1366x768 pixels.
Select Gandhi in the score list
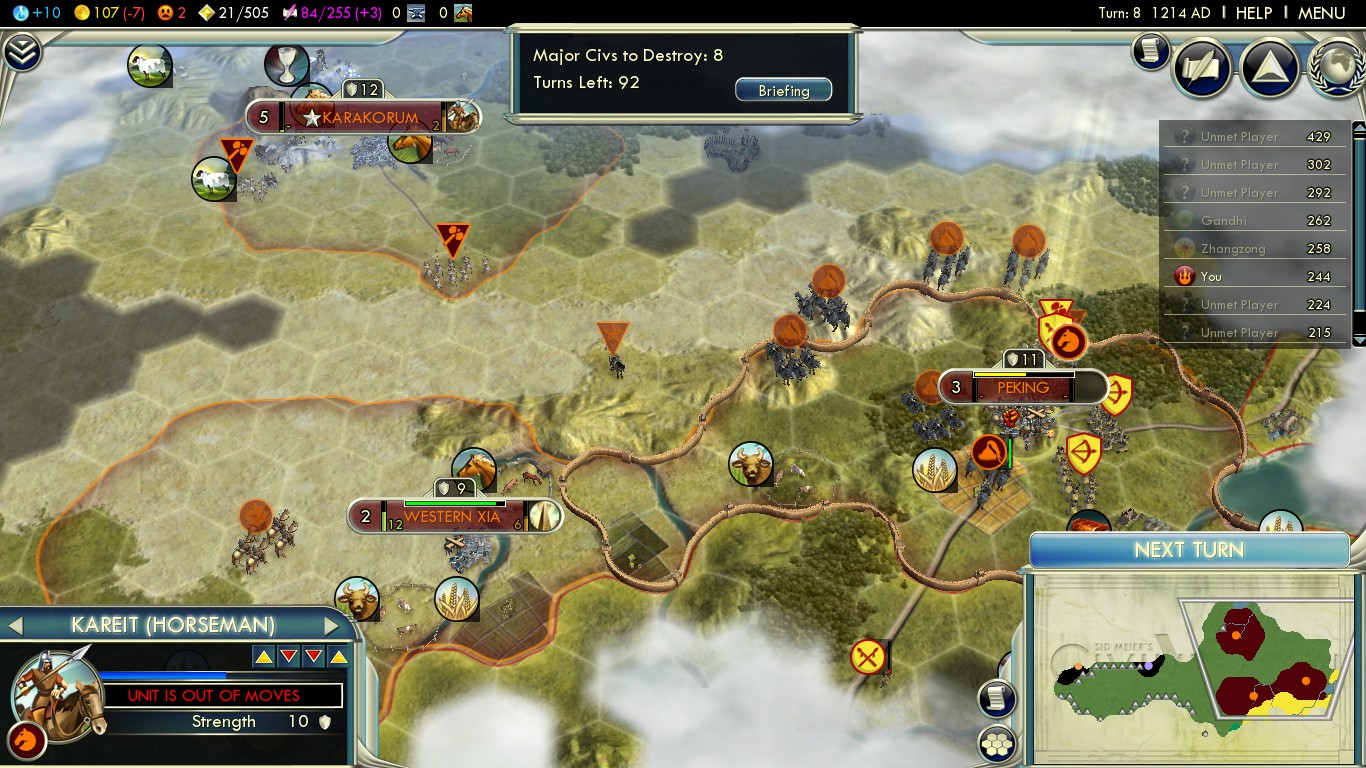(x=1223, y=221)
